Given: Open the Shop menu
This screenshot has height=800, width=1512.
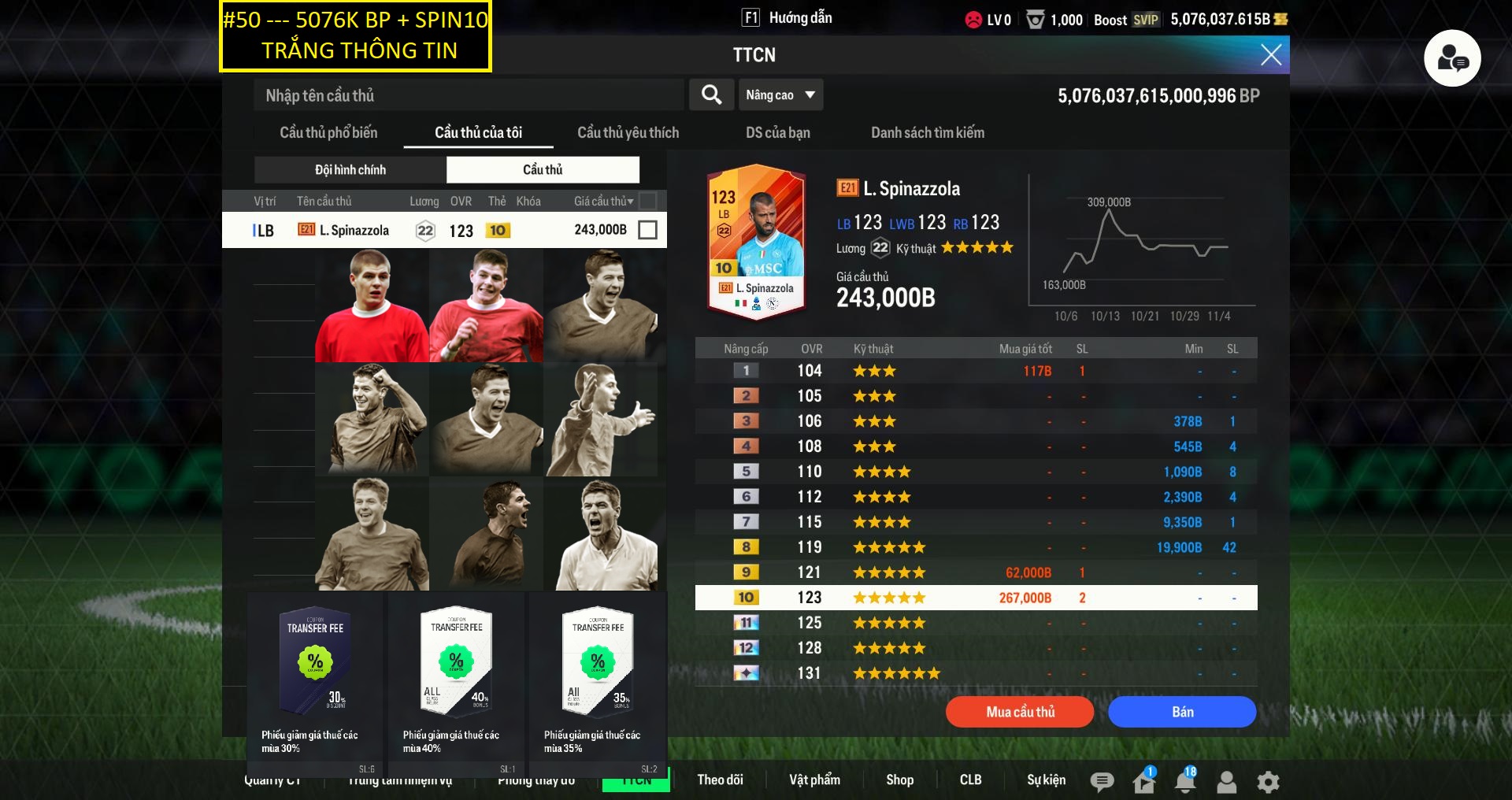Looking at the screenshot, I should [899, 780].
